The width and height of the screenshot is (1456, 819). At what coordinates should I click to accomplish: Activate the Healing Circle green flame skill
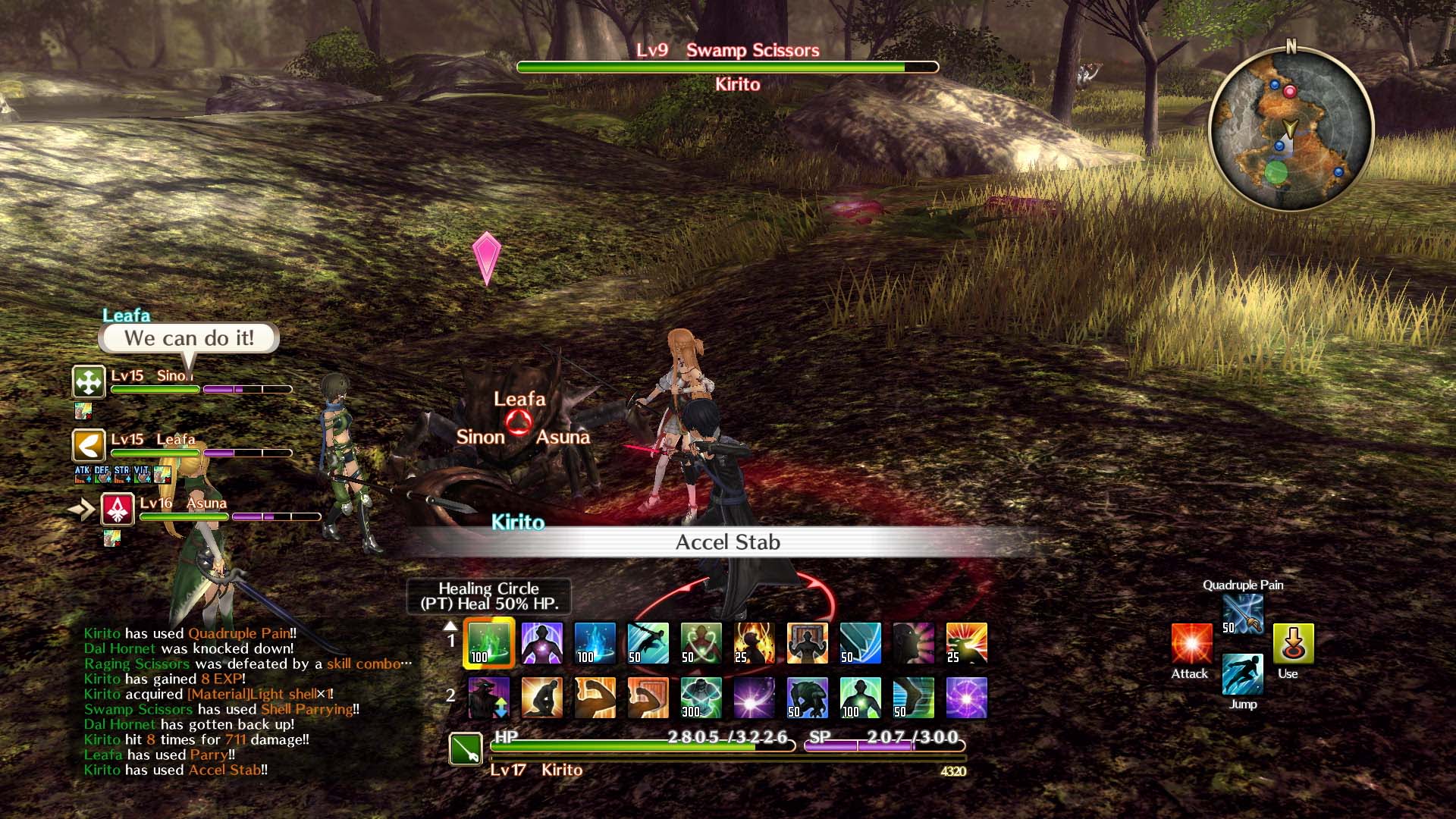click(489, 643)
